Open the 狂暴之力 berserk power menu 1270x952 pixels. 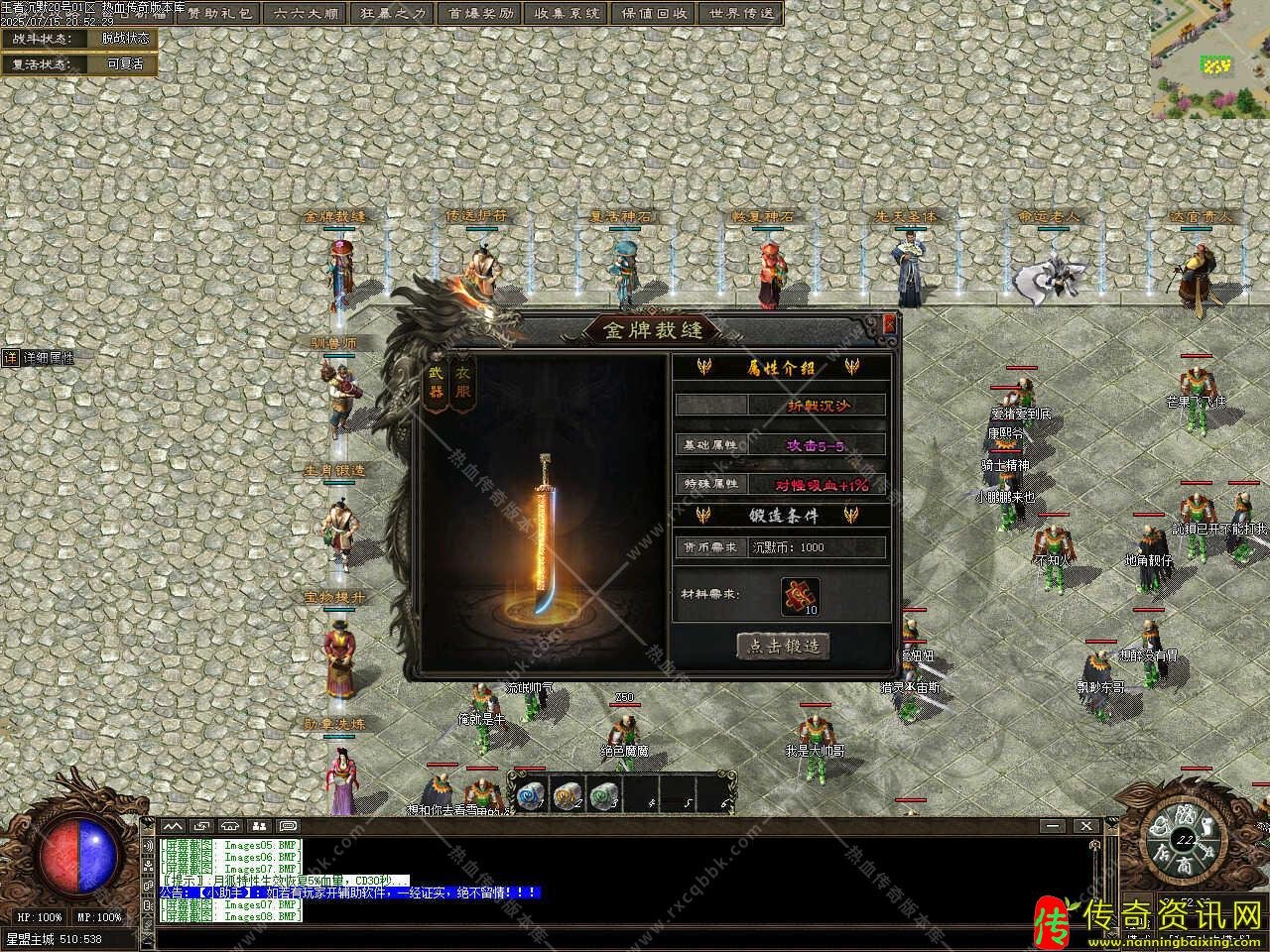pos(392,14)
